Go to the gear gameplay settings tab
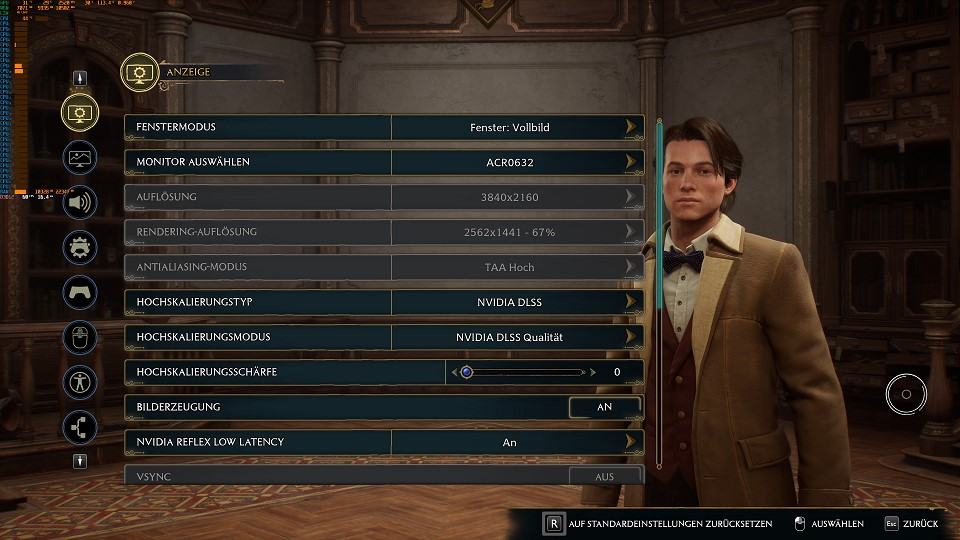Screen dimensions: 960x540 [80, 247]
